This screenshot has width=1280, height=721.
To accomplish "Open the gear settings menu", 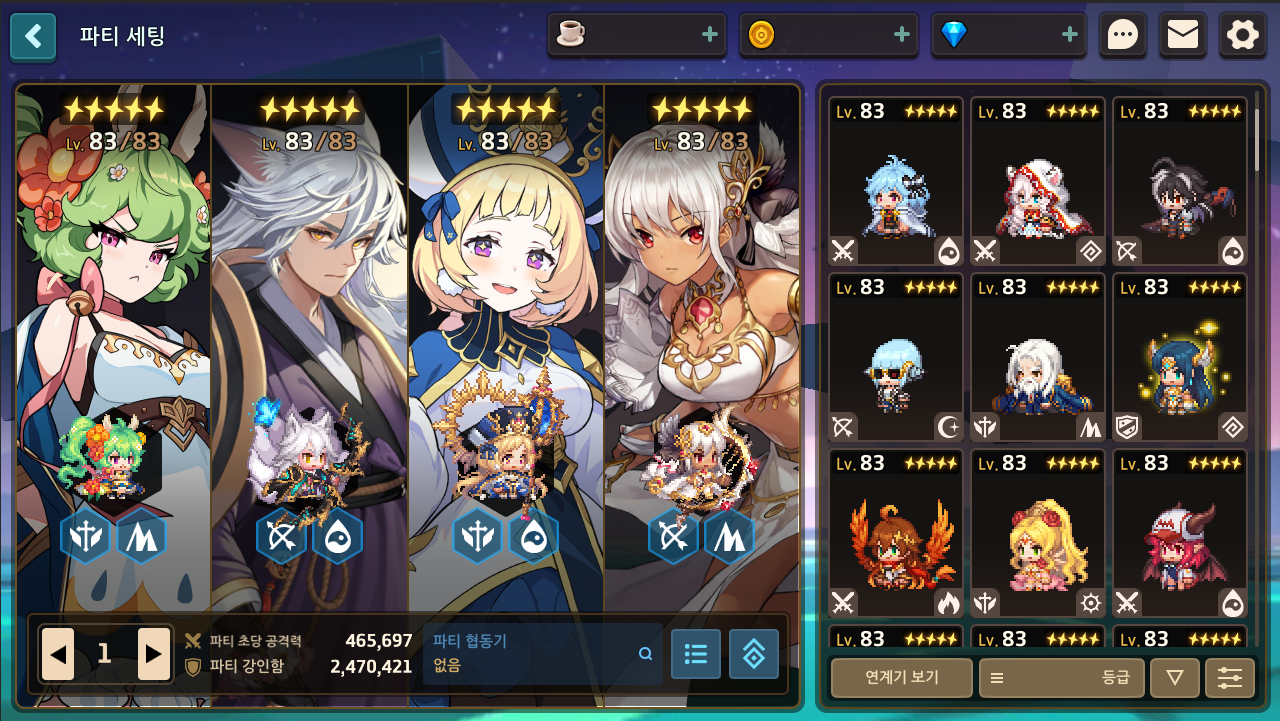I will pos(1243,36).
